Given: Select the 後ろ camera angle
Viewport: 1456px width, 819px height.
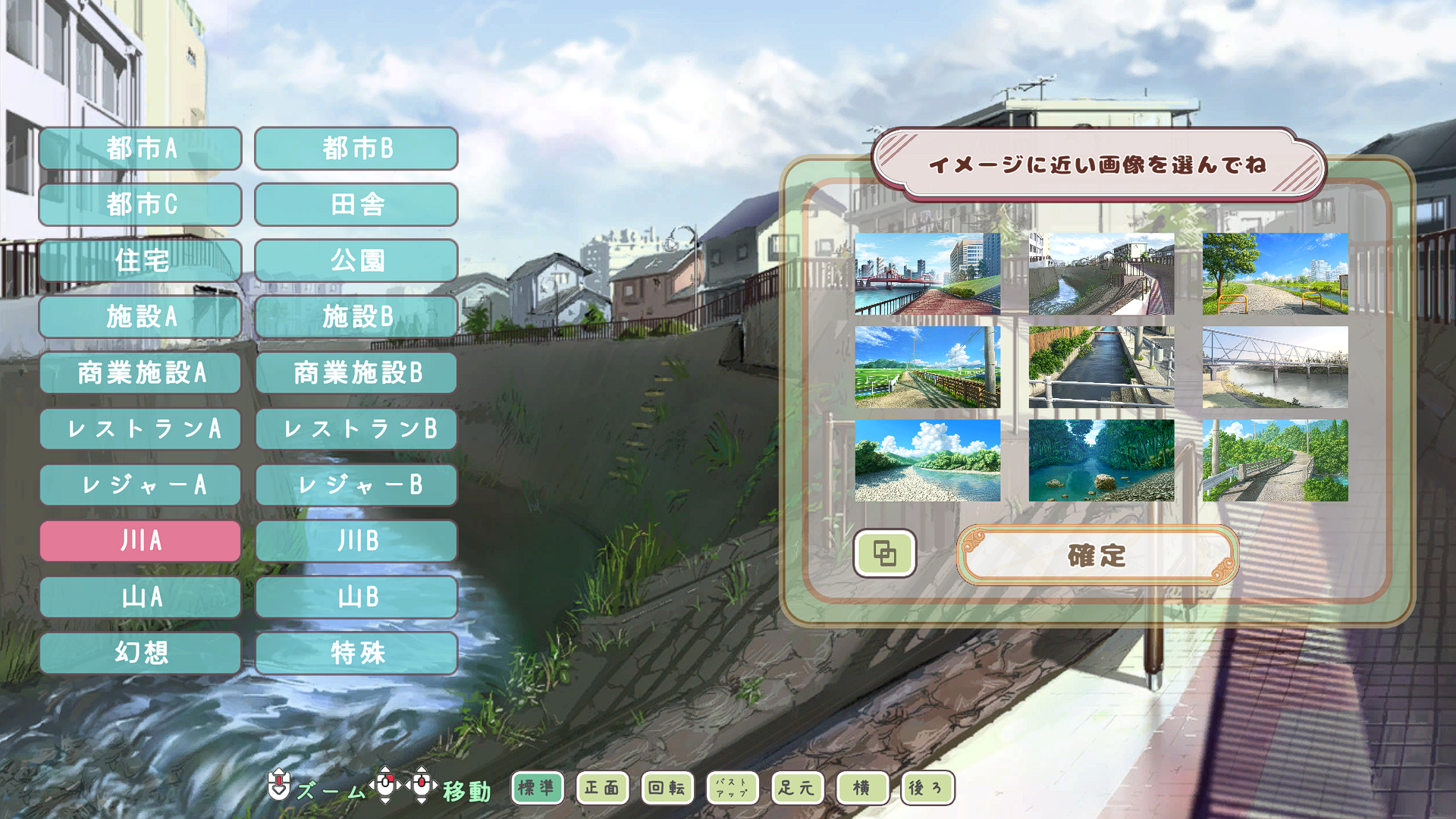Looking at the screenshot, I should pyautogui.click(x=927, y=788).
